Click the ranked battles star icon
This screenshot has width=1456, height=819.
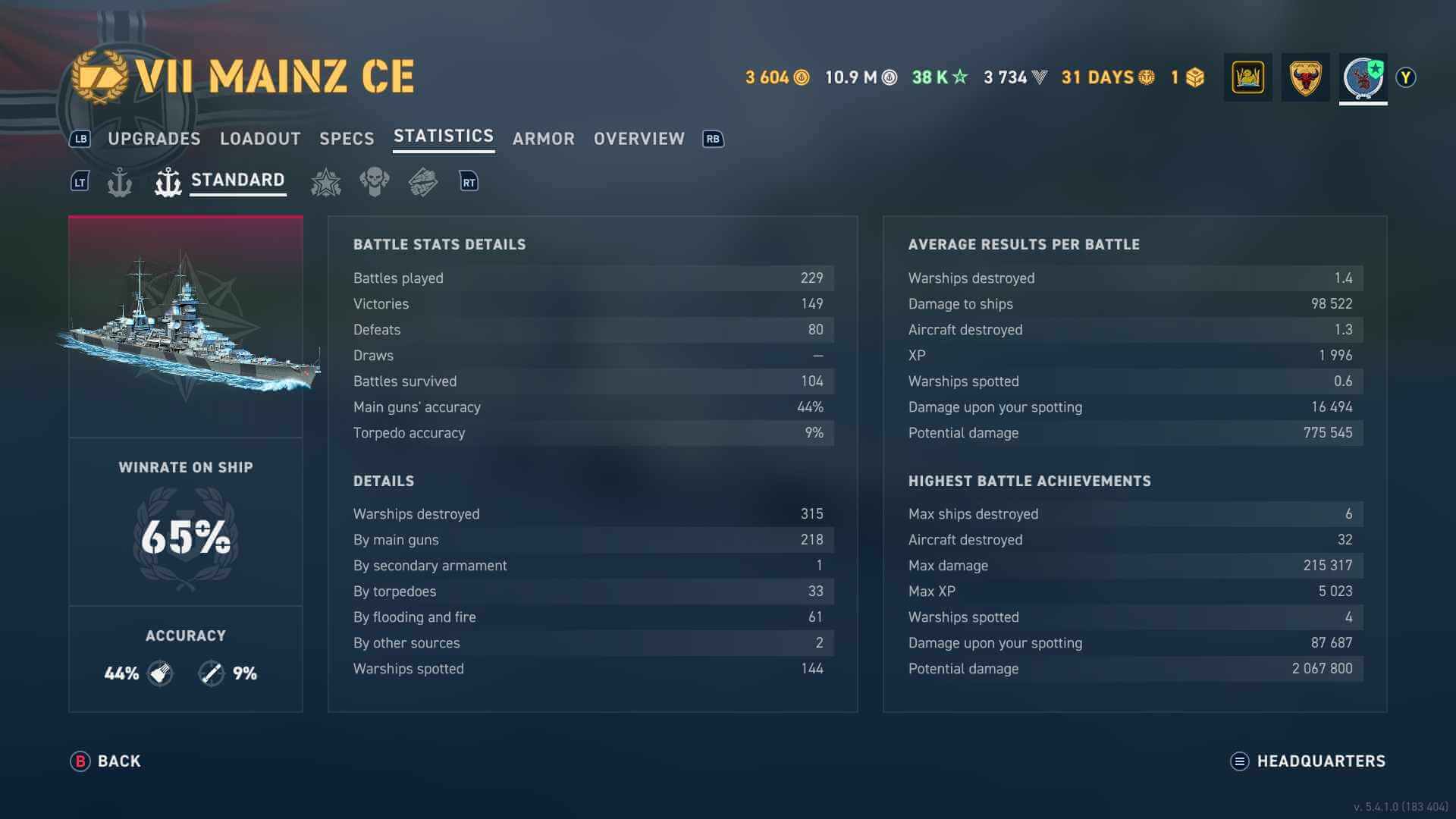pos(326,181)
